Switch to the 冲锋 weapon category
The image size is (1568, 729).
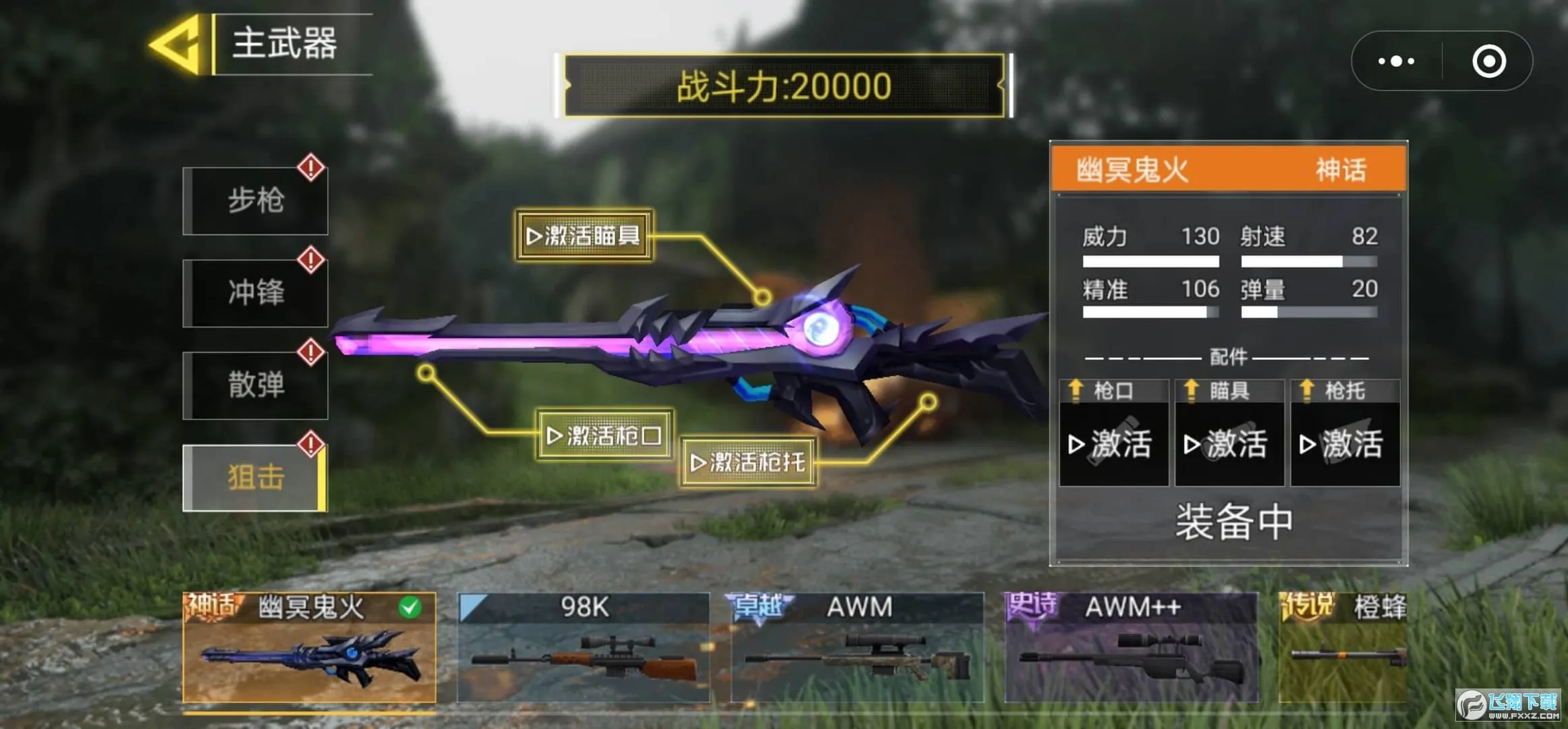[x=255, y=293]
